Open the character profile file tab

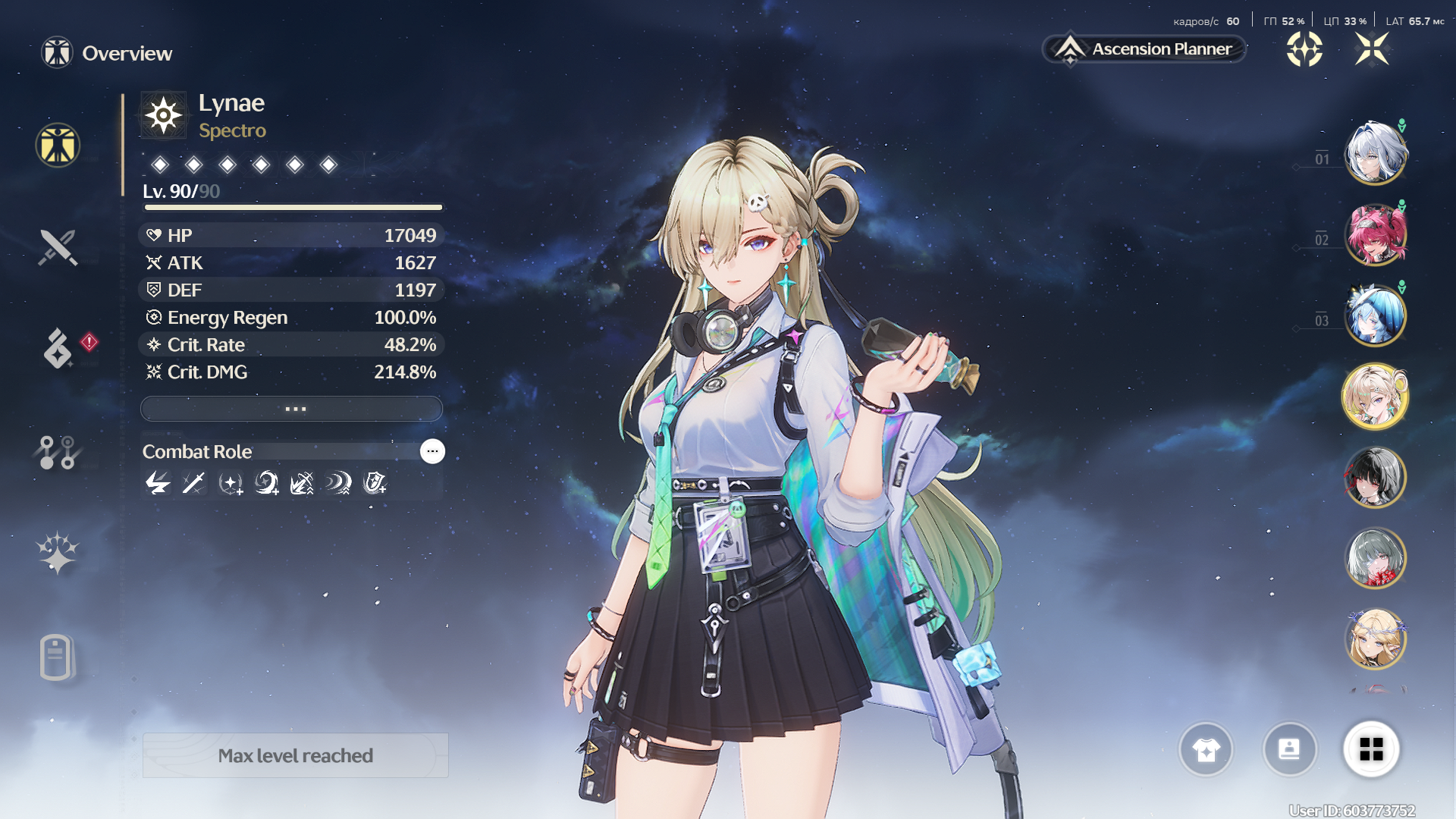pyautogui.click(x=56, y=657)
